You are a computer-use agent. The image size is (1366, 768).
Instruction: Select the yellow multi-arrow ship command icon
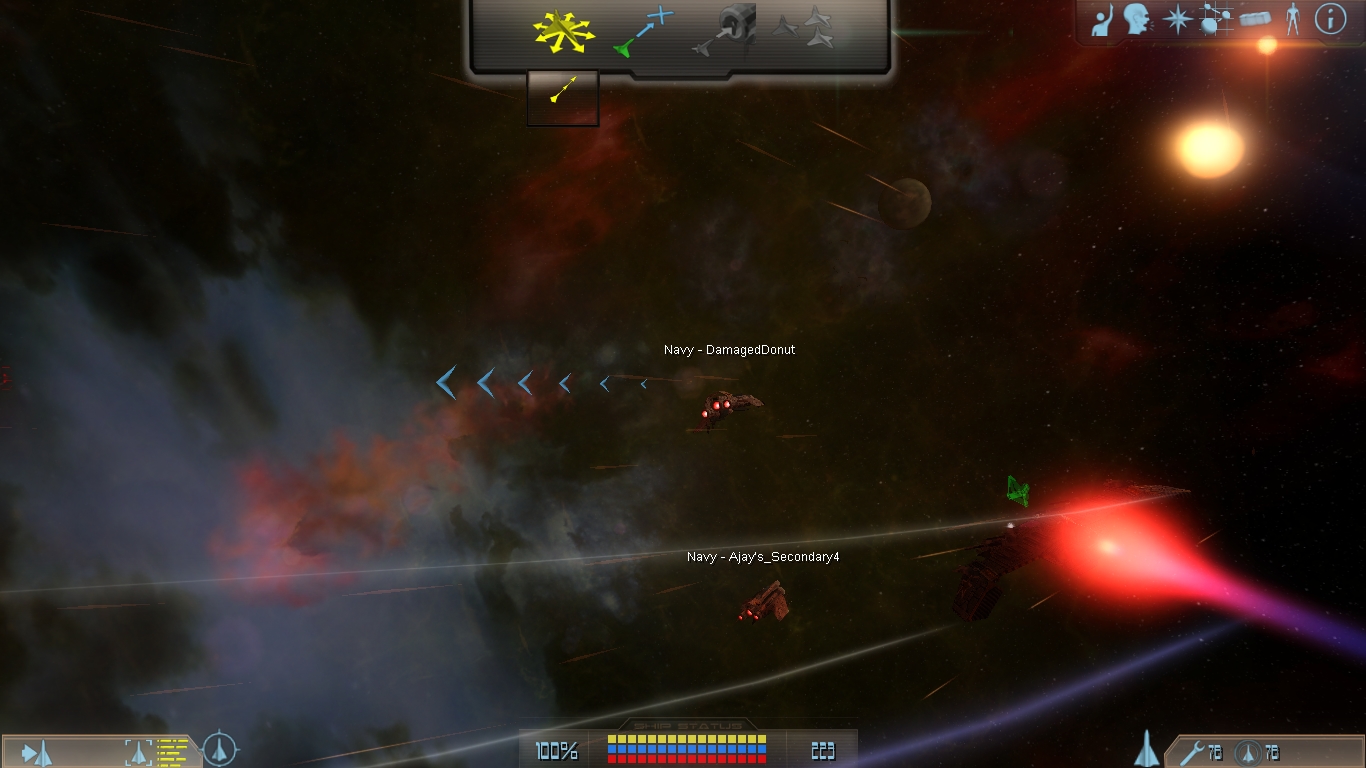tap(564, 32)
